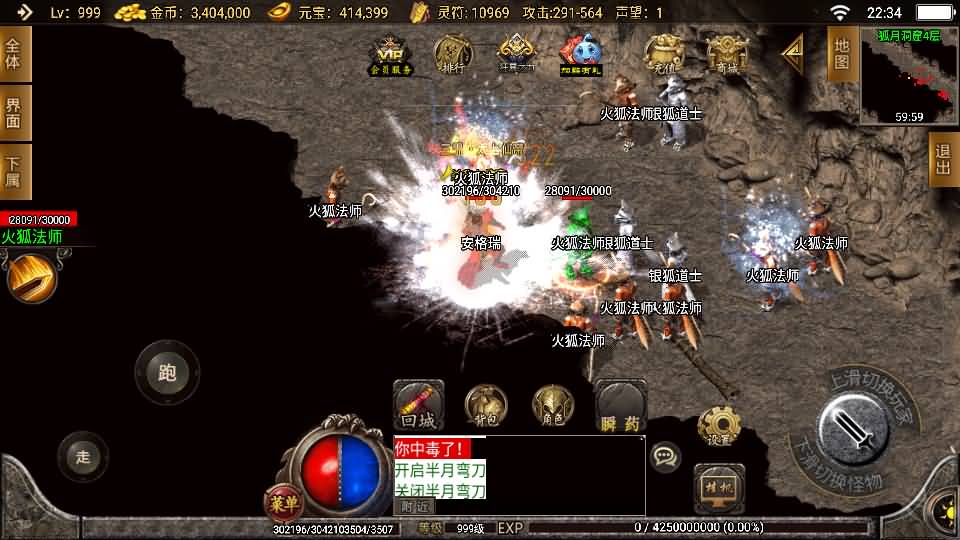
Task: Select the 下属 tab on the left
Action: pyautogui.click(x=14, y=172)
